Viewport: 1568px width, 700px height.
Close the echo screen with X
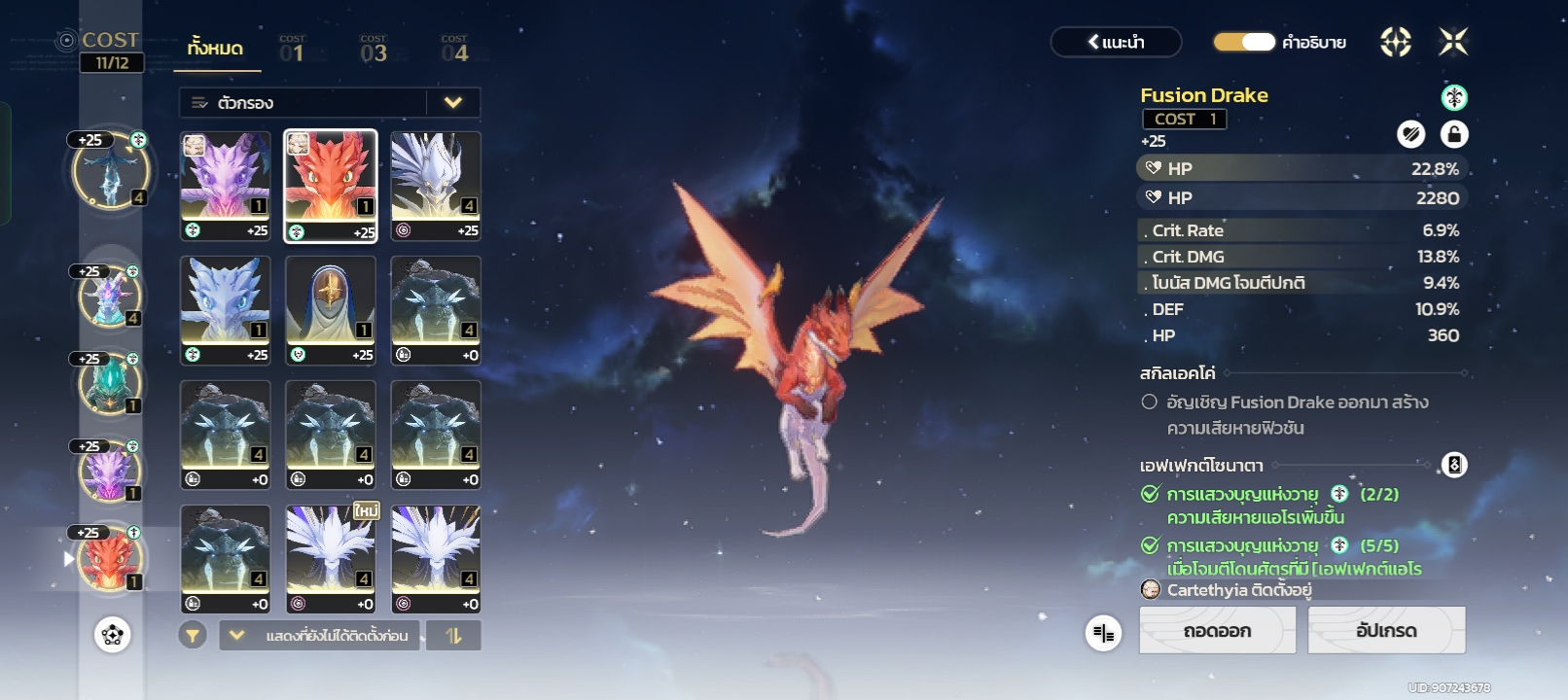[x=1453, y=42]
